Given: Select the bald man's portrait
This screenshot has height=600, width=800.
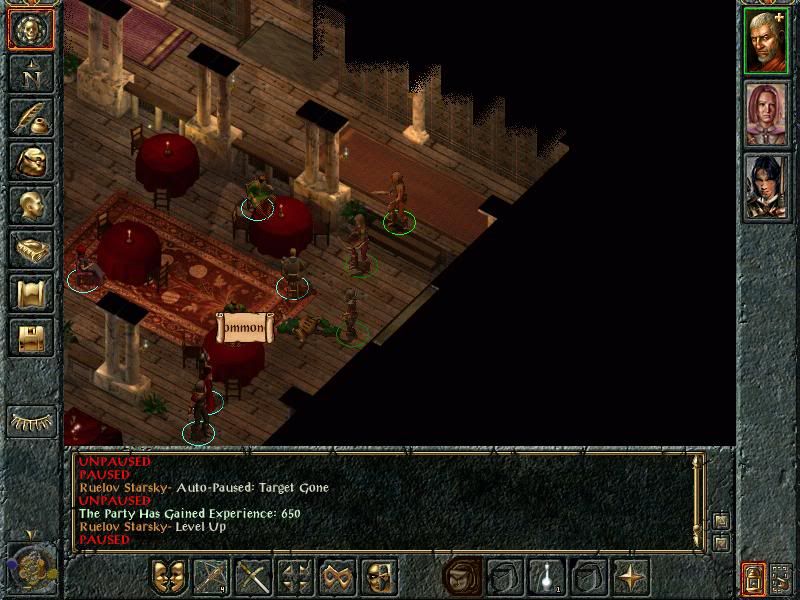Looking at the screenshot, I should [767, 40].
